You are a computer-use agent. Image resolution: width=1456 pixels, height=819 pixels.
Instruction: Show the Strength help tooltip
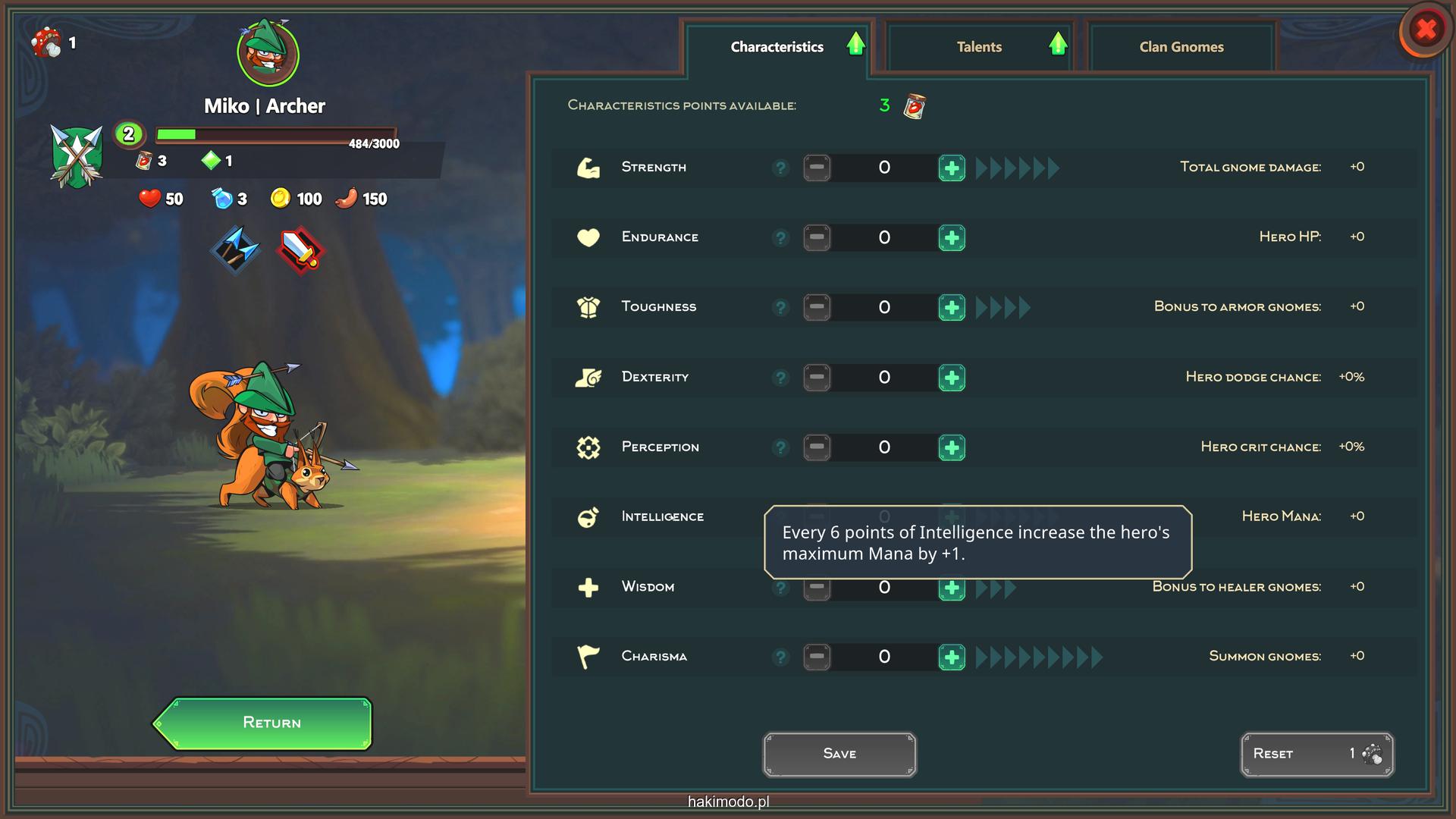(x=780, y=168)
